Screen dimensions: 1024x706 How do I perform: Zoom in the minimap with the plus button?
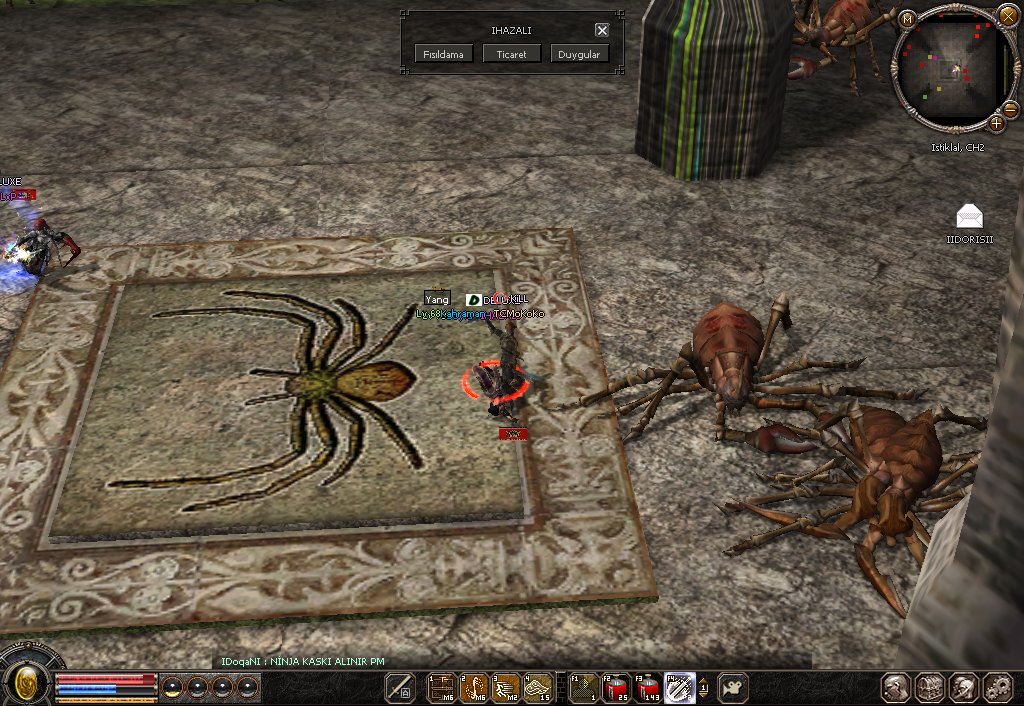(996, 123)
